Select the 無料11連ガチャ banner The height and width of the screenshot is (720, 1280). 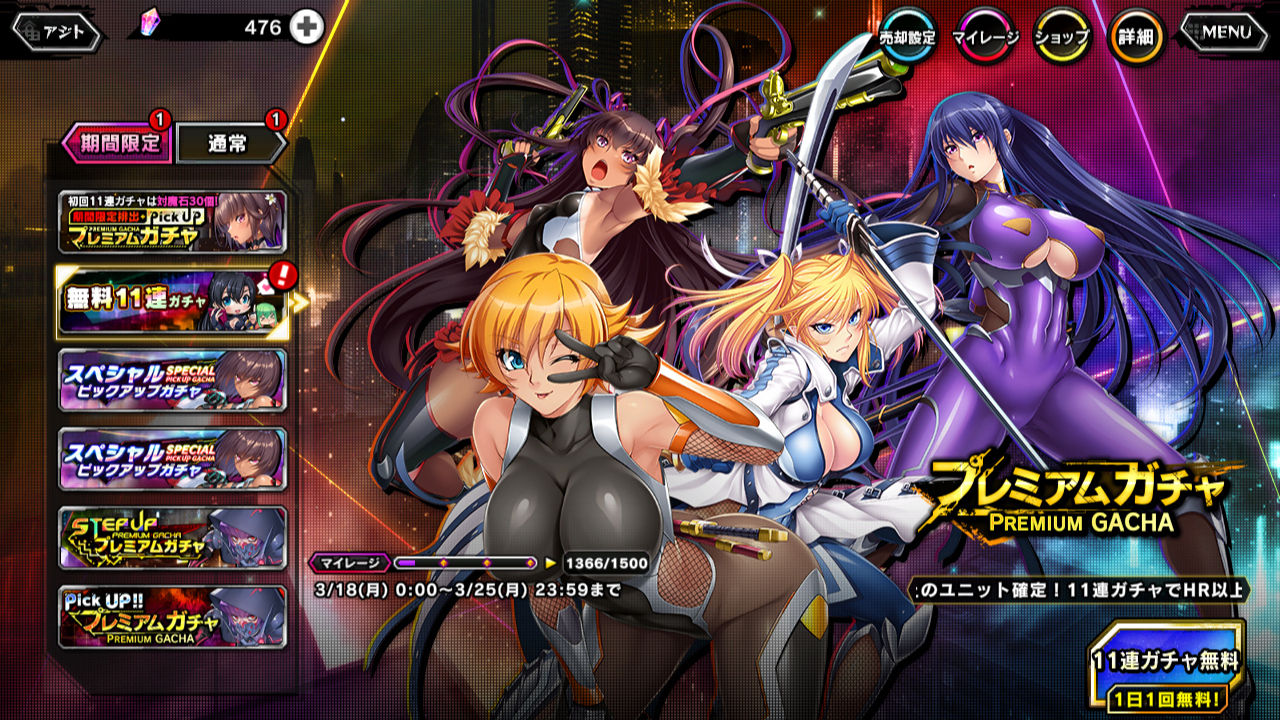click(173, 300)
